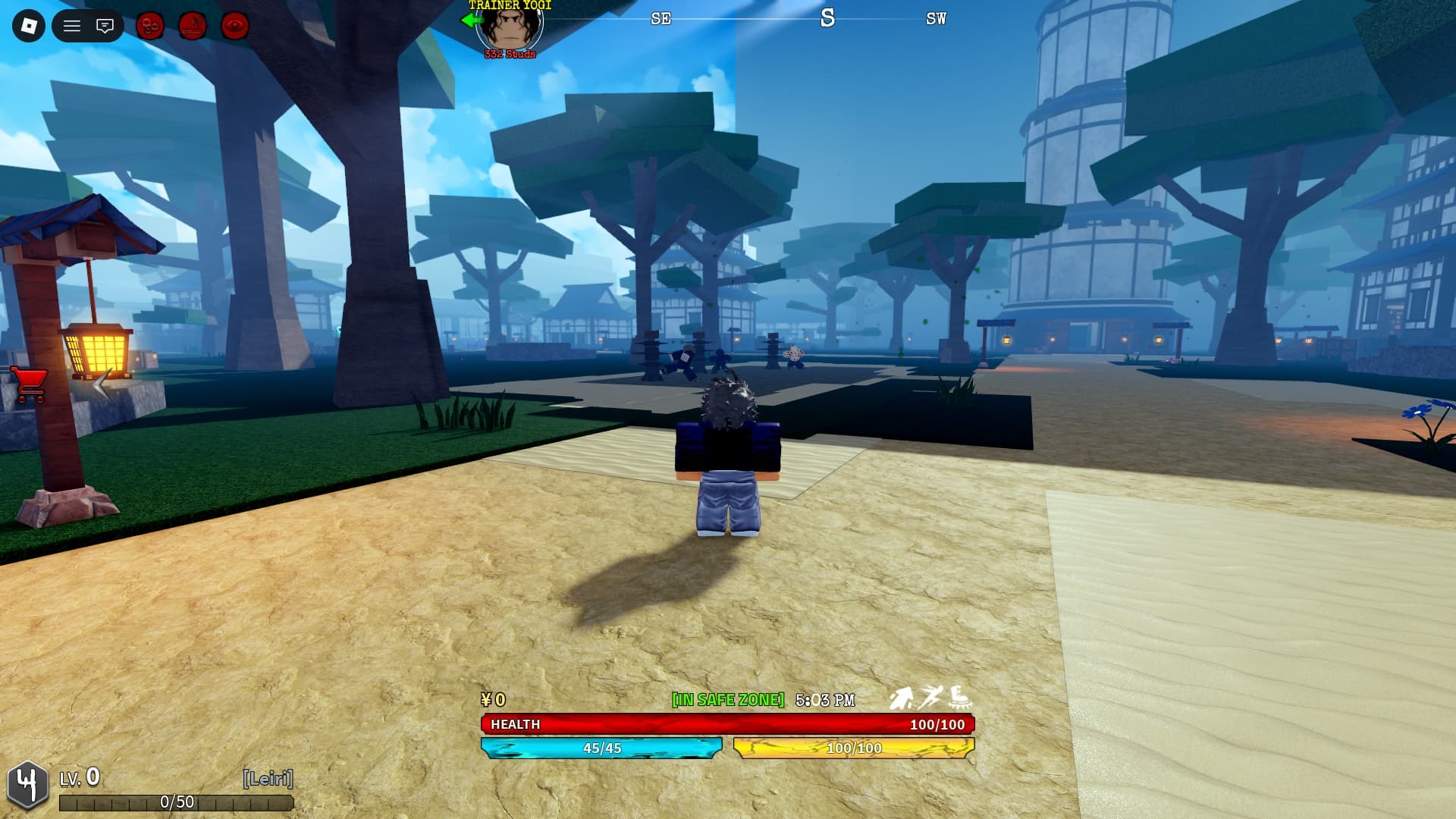
Task: Select the upward arrow dash icon
Action: coord(901,698)
